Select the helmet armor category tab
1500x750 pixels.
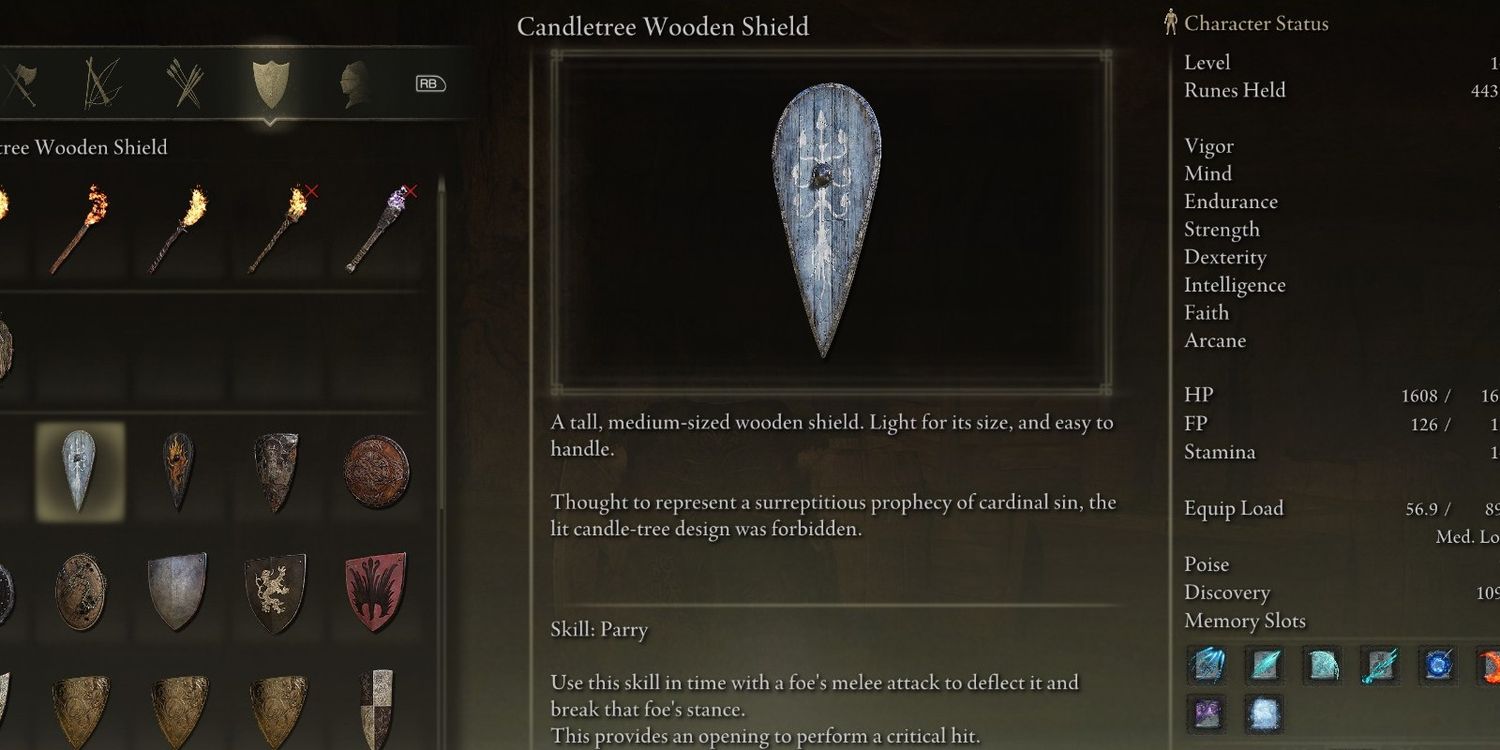point(353,83)
